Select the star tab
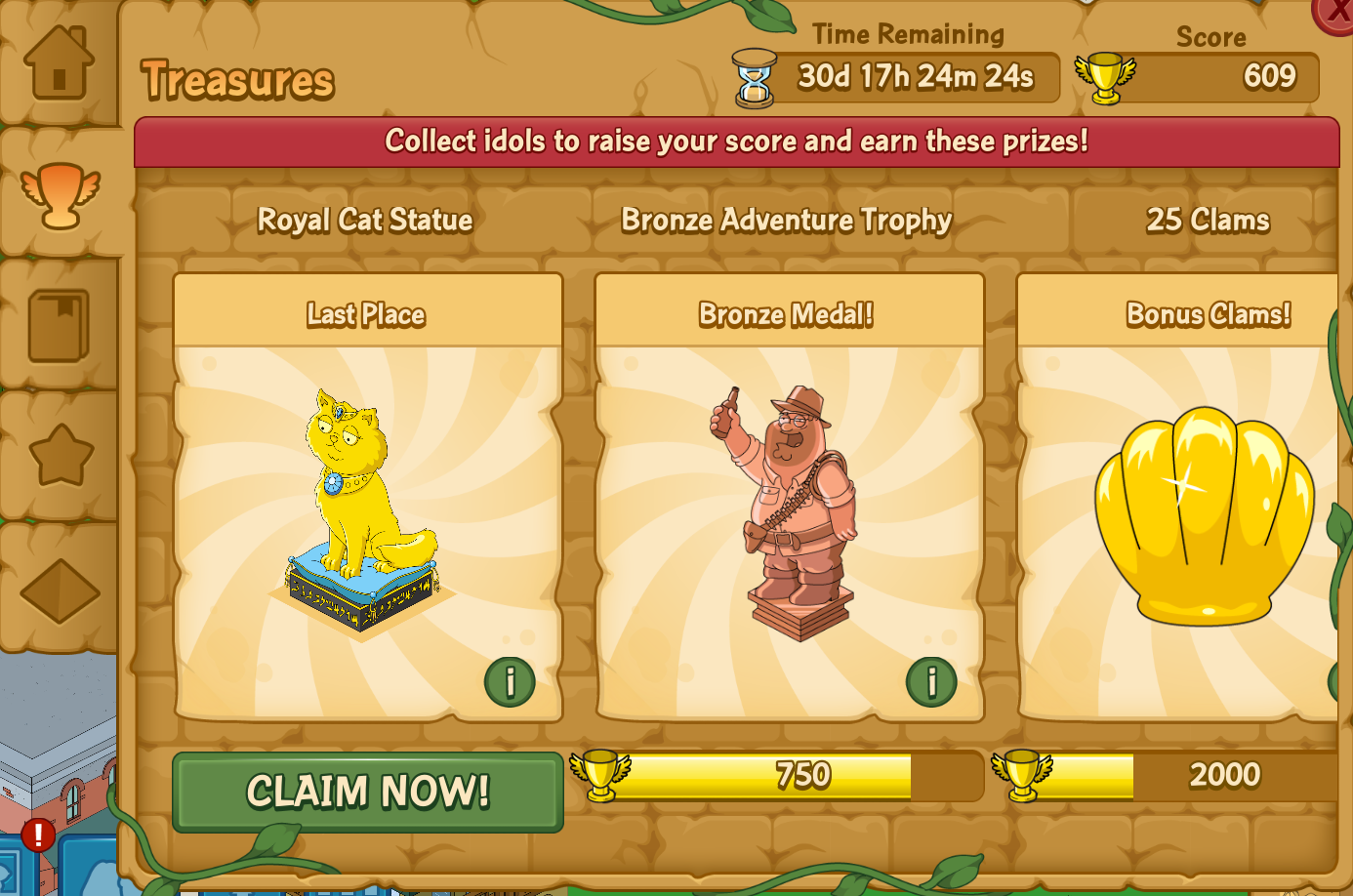The width and height of the screenshot is (1353, 896). pos(61,456)
